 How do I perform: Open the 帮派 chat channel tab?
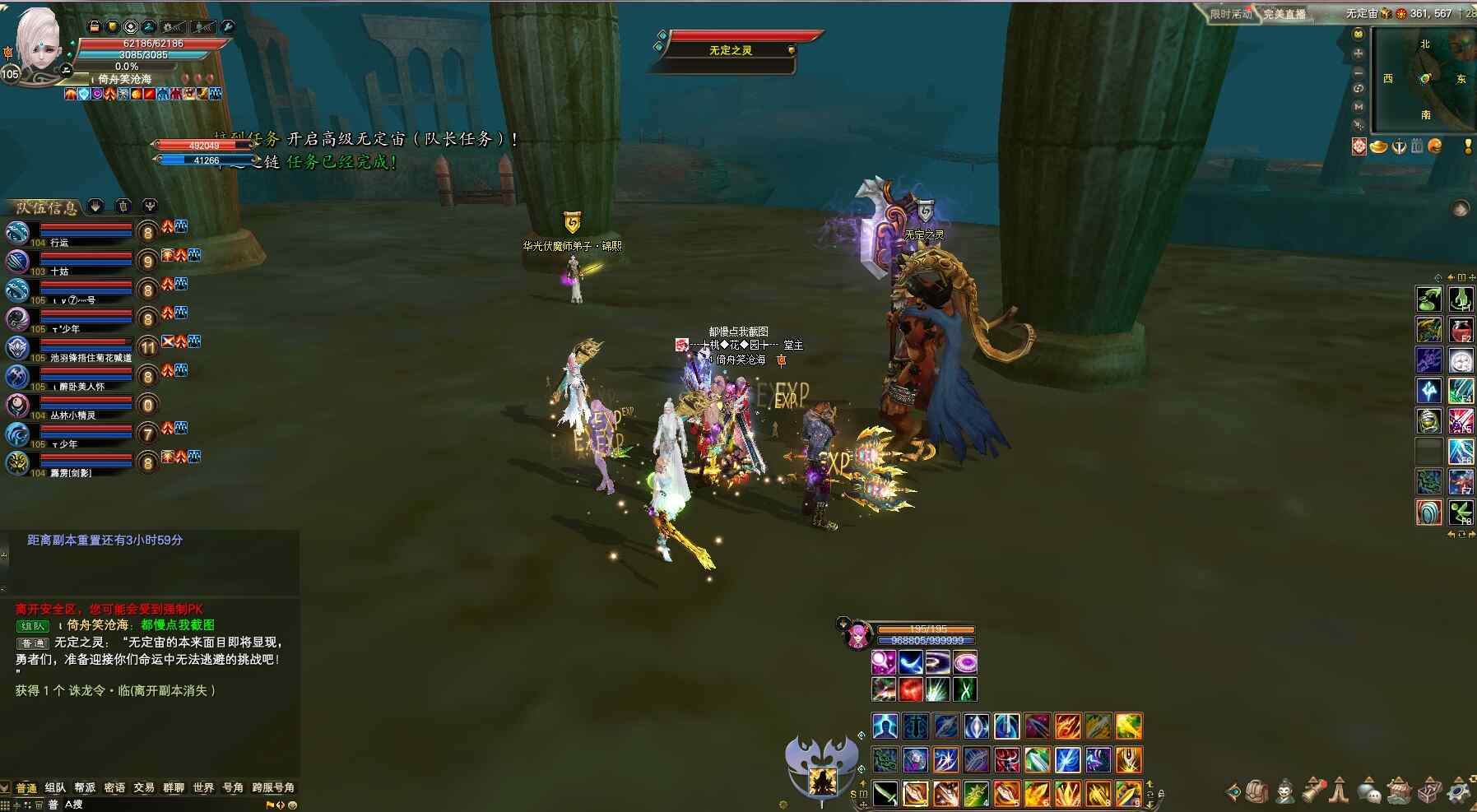tap(85, 788)
